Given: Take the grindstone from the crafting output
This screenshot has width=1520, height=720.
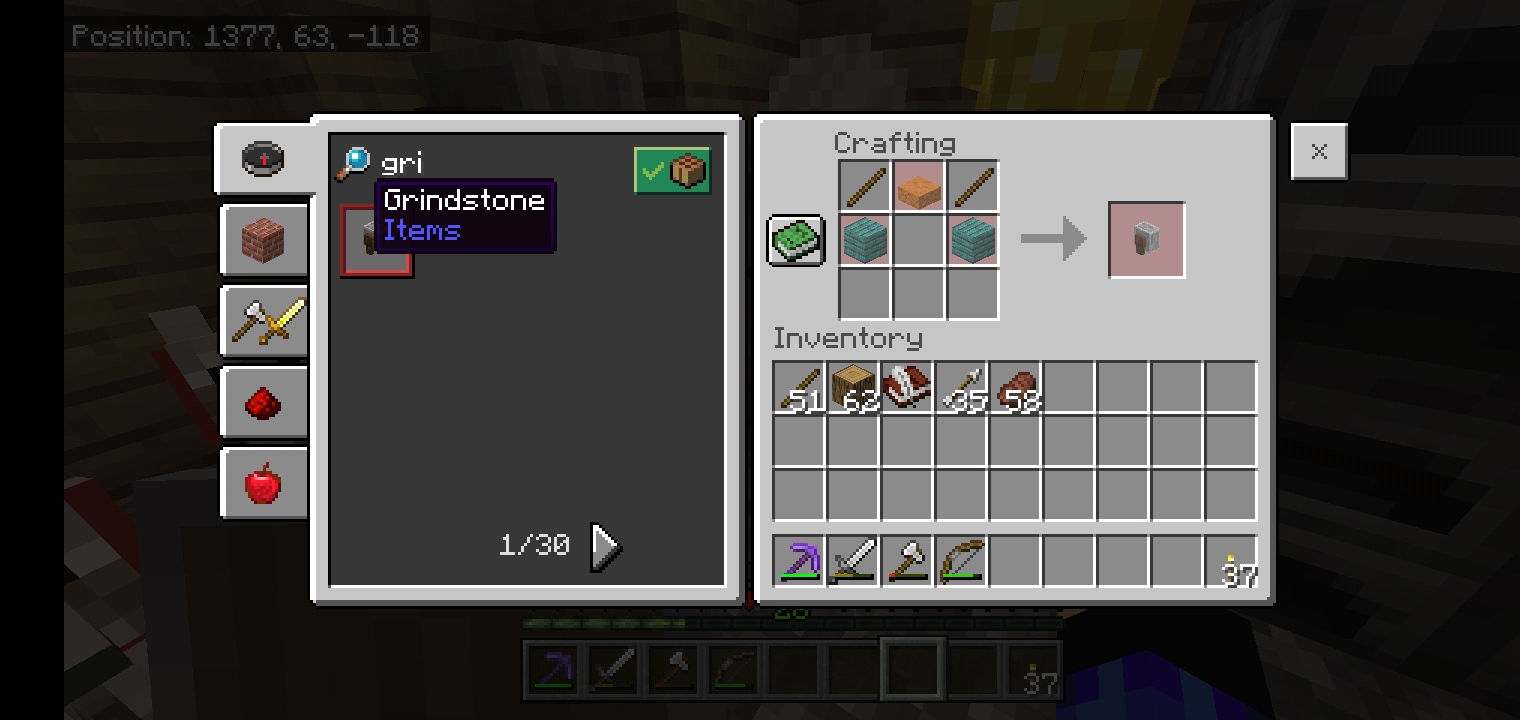Looking at the screenshot, I should (x=1146, y=240).
